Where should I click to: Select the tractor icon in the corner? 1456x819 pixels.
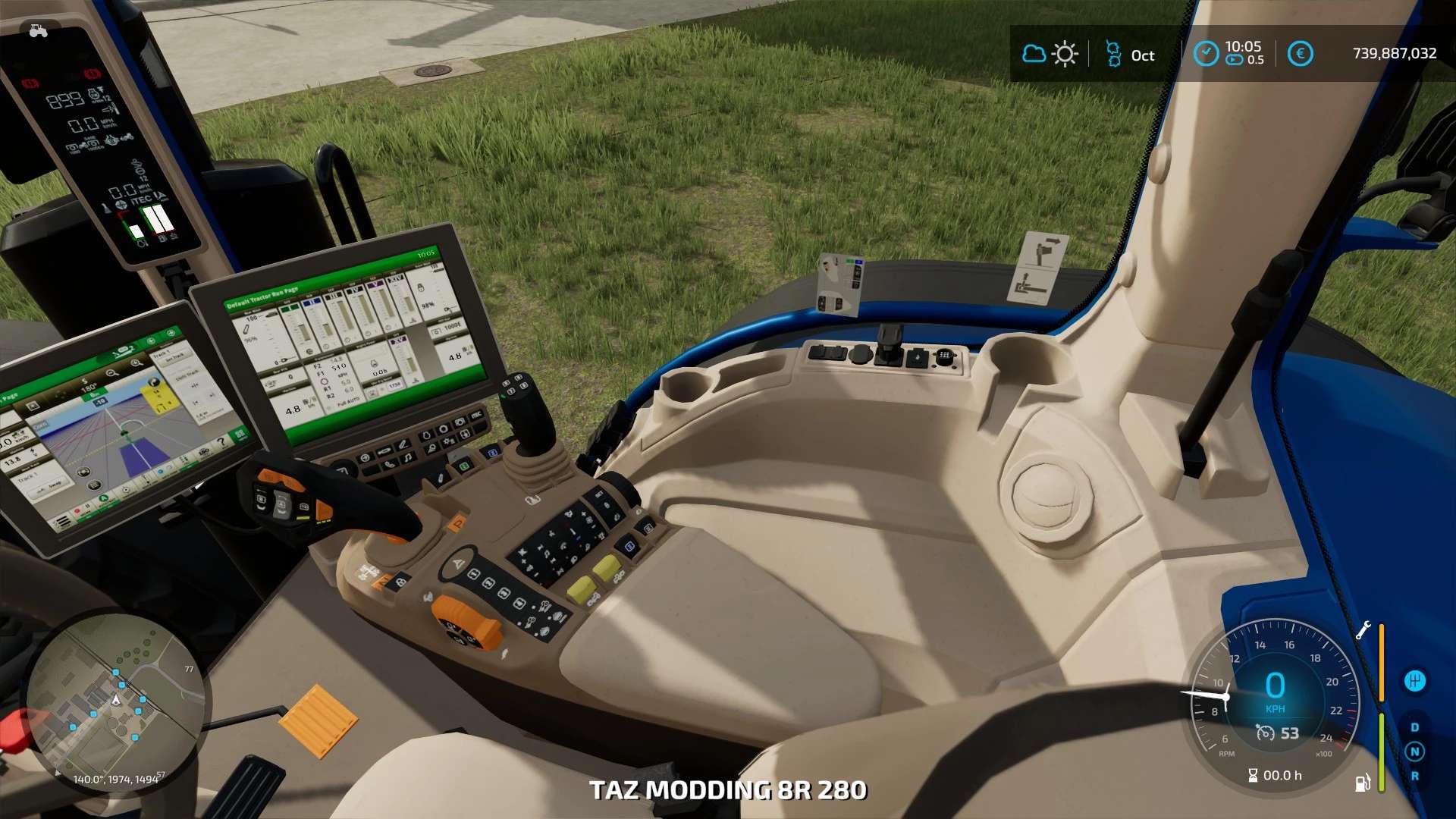(x=38, y=31)
